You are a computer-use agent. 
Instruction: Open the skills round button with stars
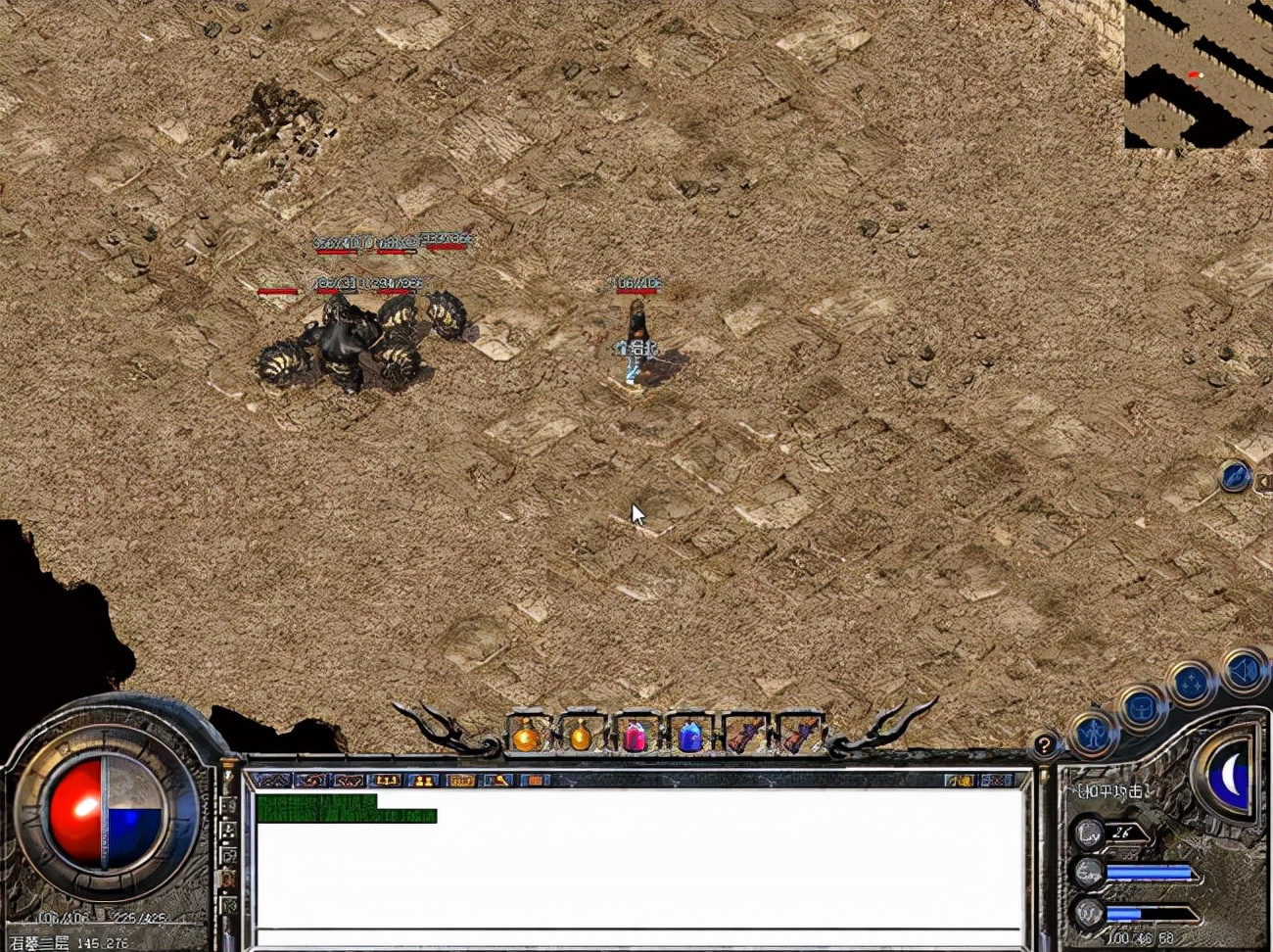click(1192, 684)
